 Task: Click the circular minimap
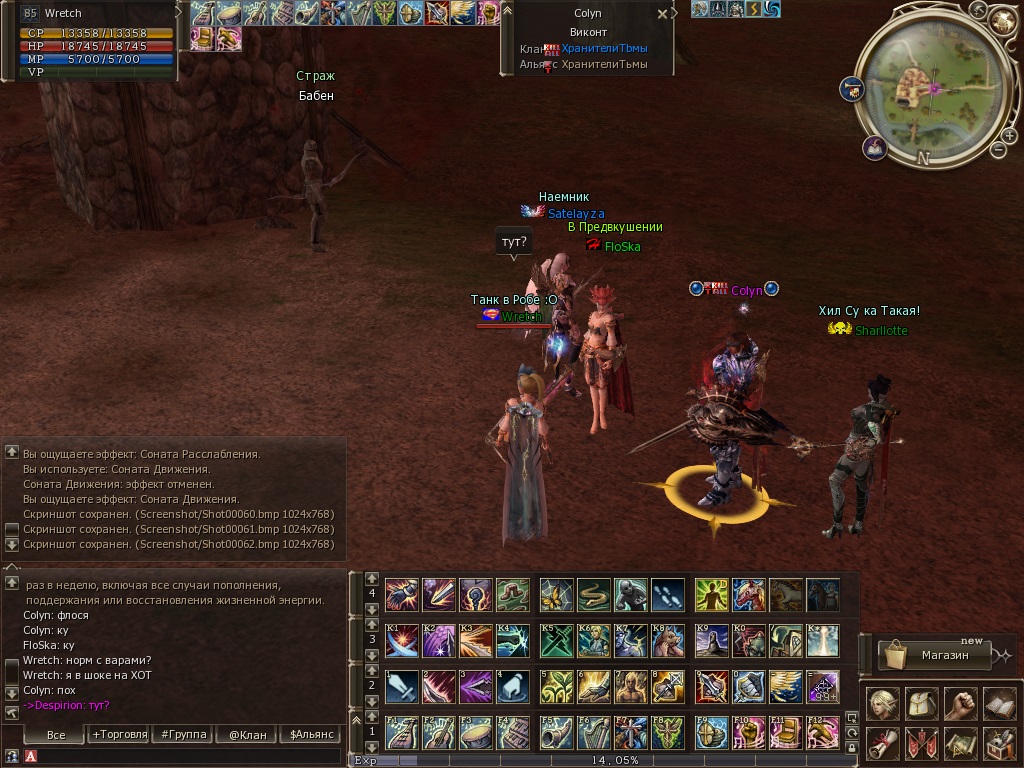pyautogui.click(x=932, y=88)
